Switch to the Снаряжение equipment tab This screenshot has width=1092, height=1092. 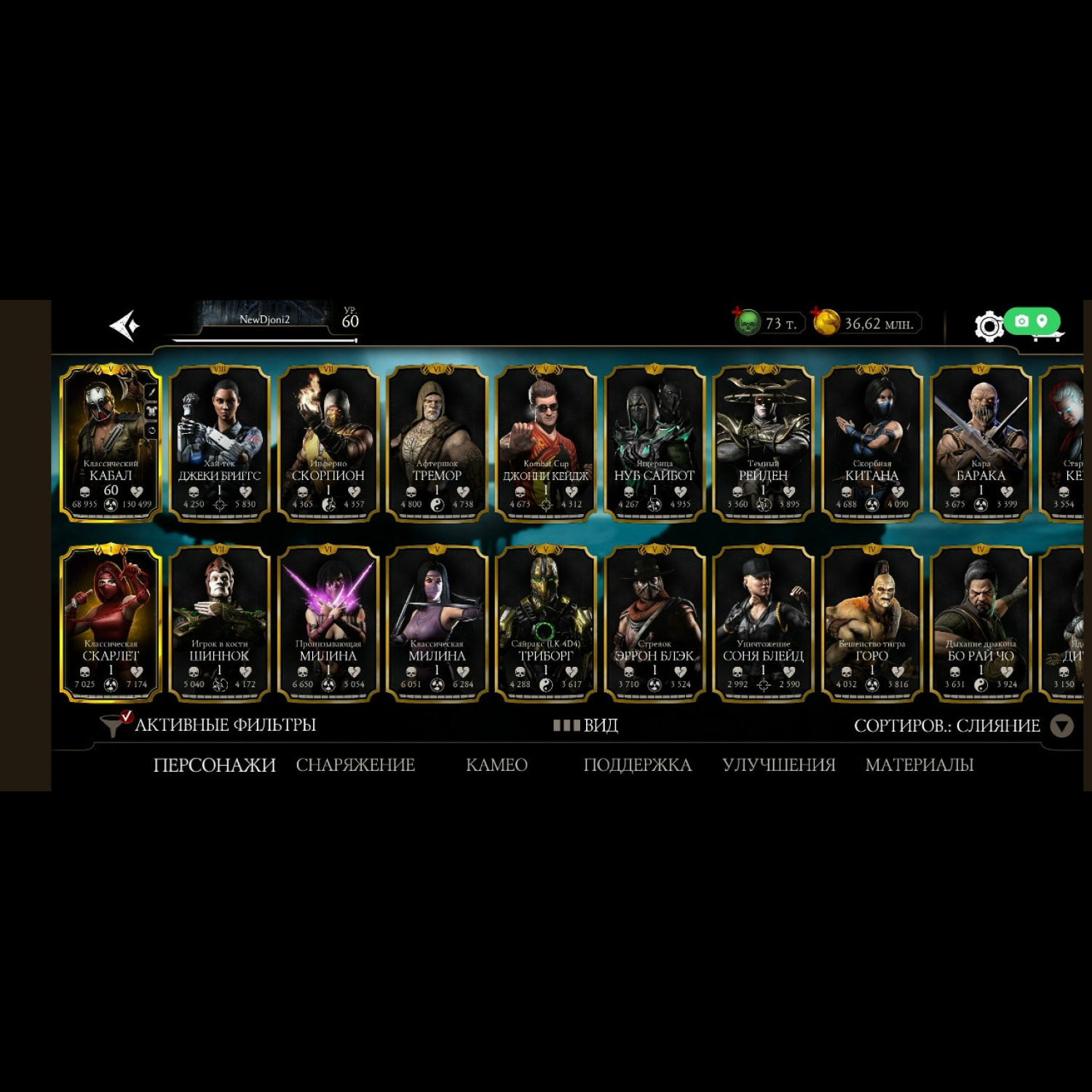tap(355, 765)
